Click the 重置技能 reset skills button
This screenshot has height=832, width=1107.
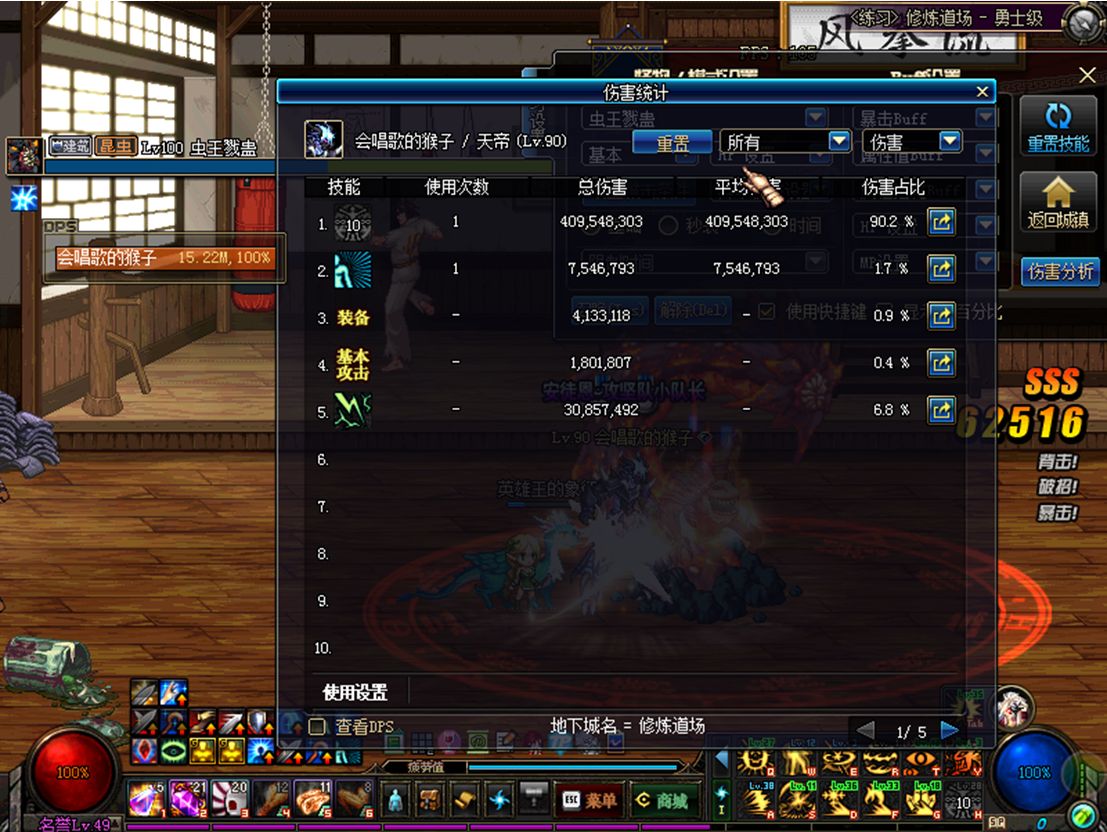tap(1058, 127)
